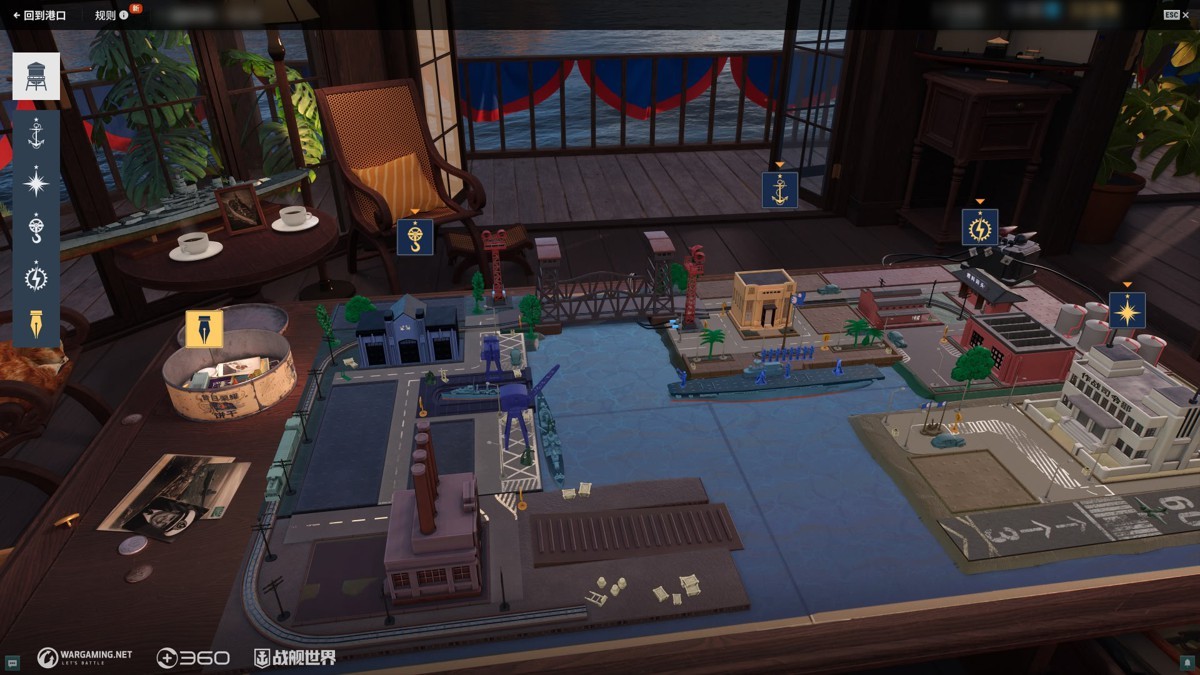Open the notification bell icon
The height and width of the screenshot is (675, 1200).
[1189, 663]
